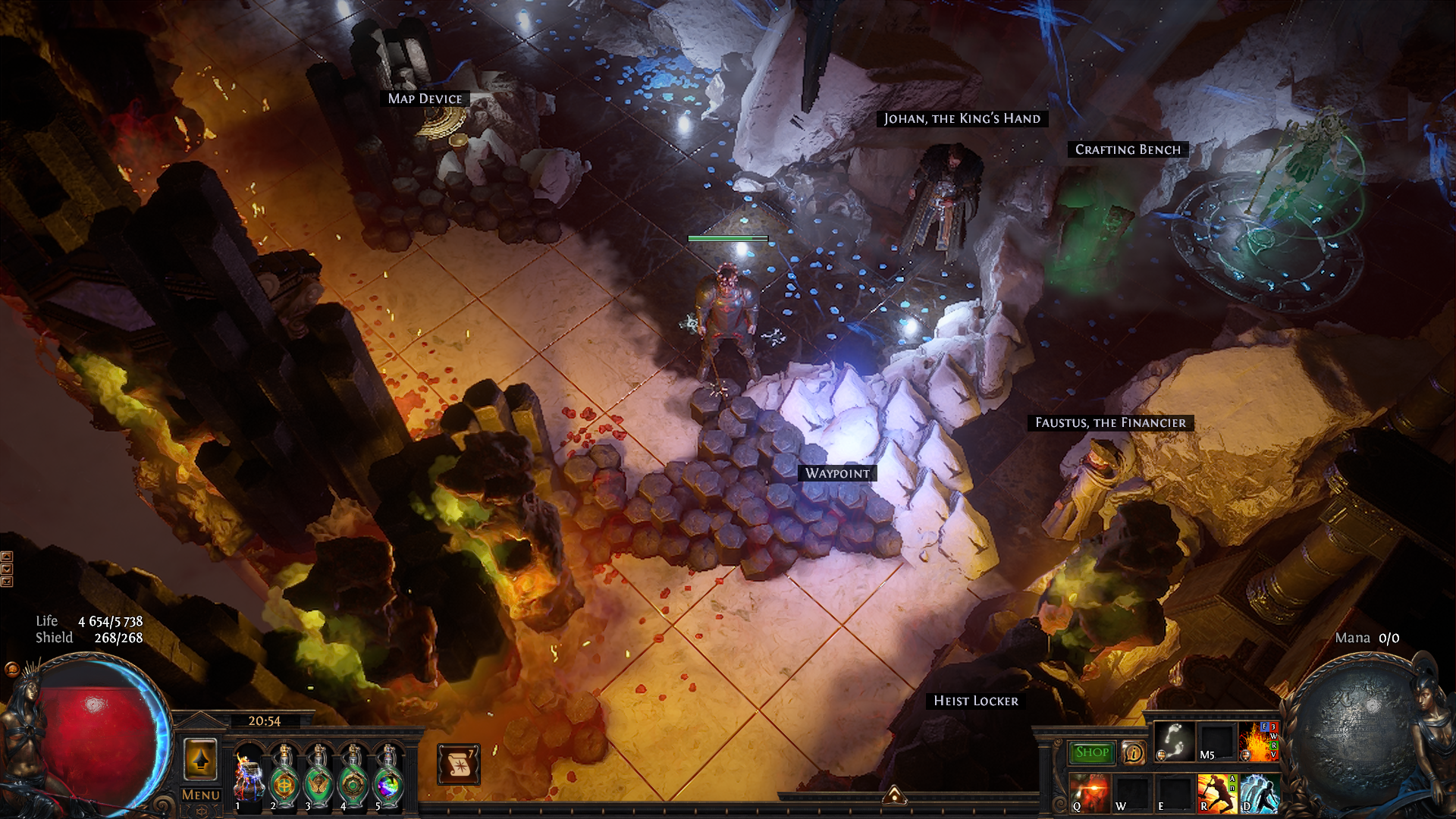Viewport: 1456px width, 819px height.
Task: Click the Crafting Bench label
Action: 1128,149
